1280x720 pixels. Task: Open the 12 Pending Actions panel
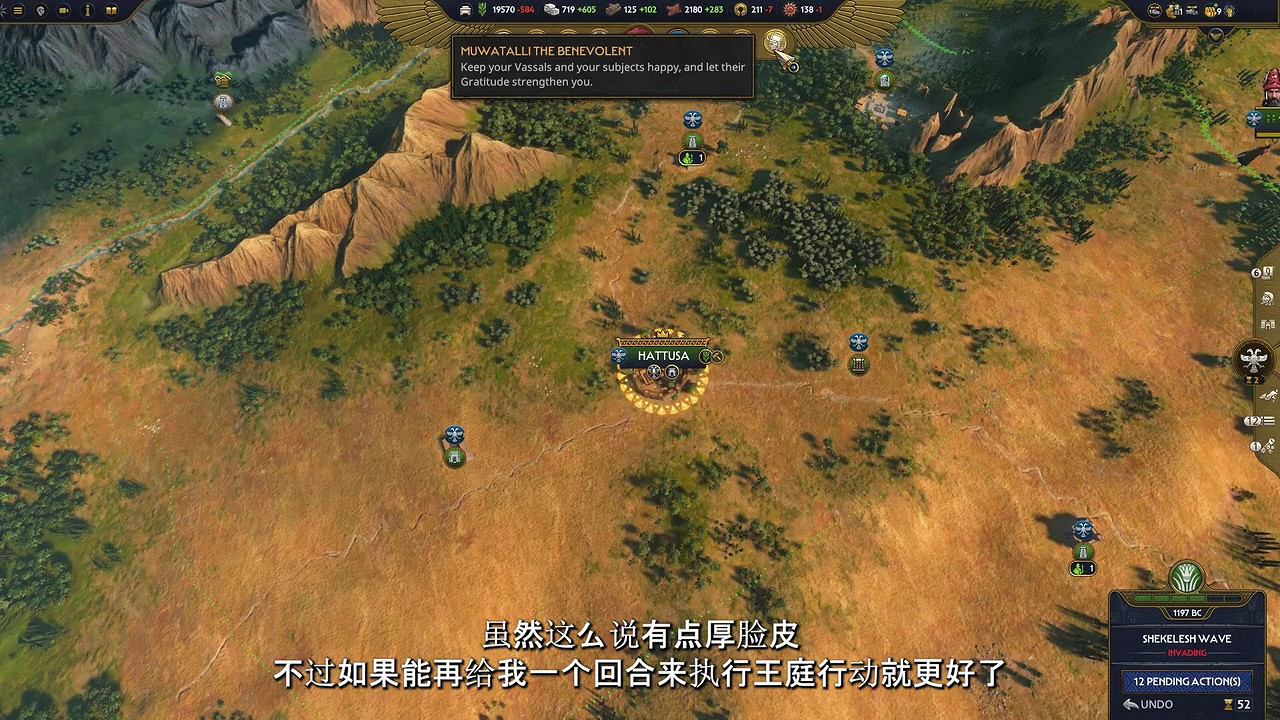(x=1186, y=681)
